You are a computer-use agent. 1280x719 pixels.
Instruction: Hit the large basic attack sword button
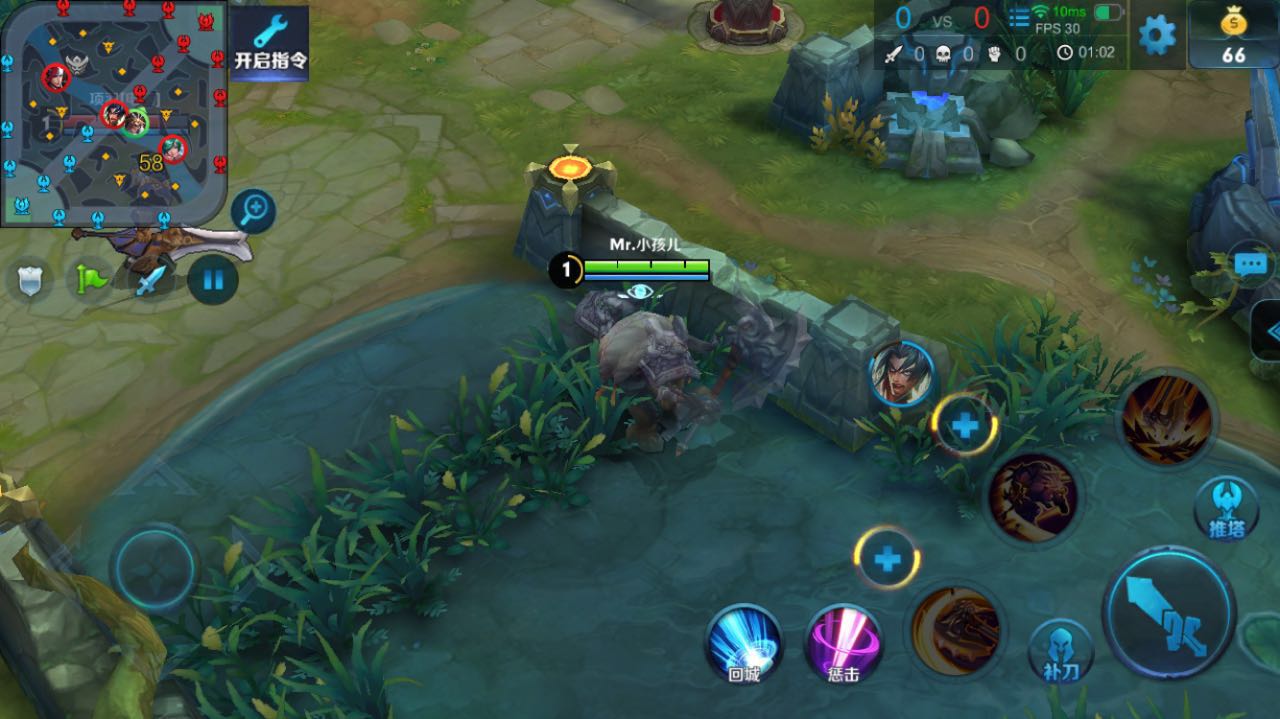(x=1169, y=612)
